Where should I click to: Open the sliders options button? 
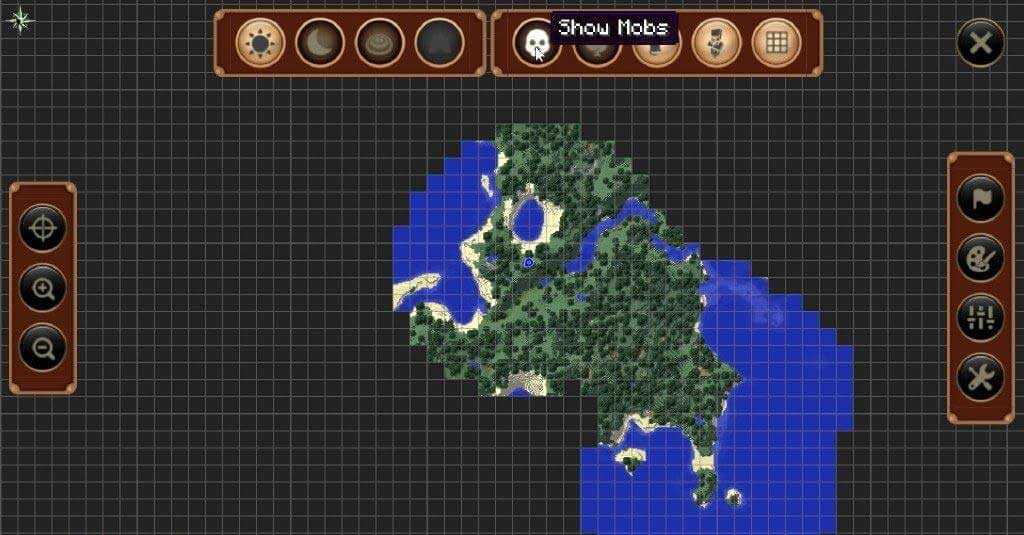click(980, 317)
